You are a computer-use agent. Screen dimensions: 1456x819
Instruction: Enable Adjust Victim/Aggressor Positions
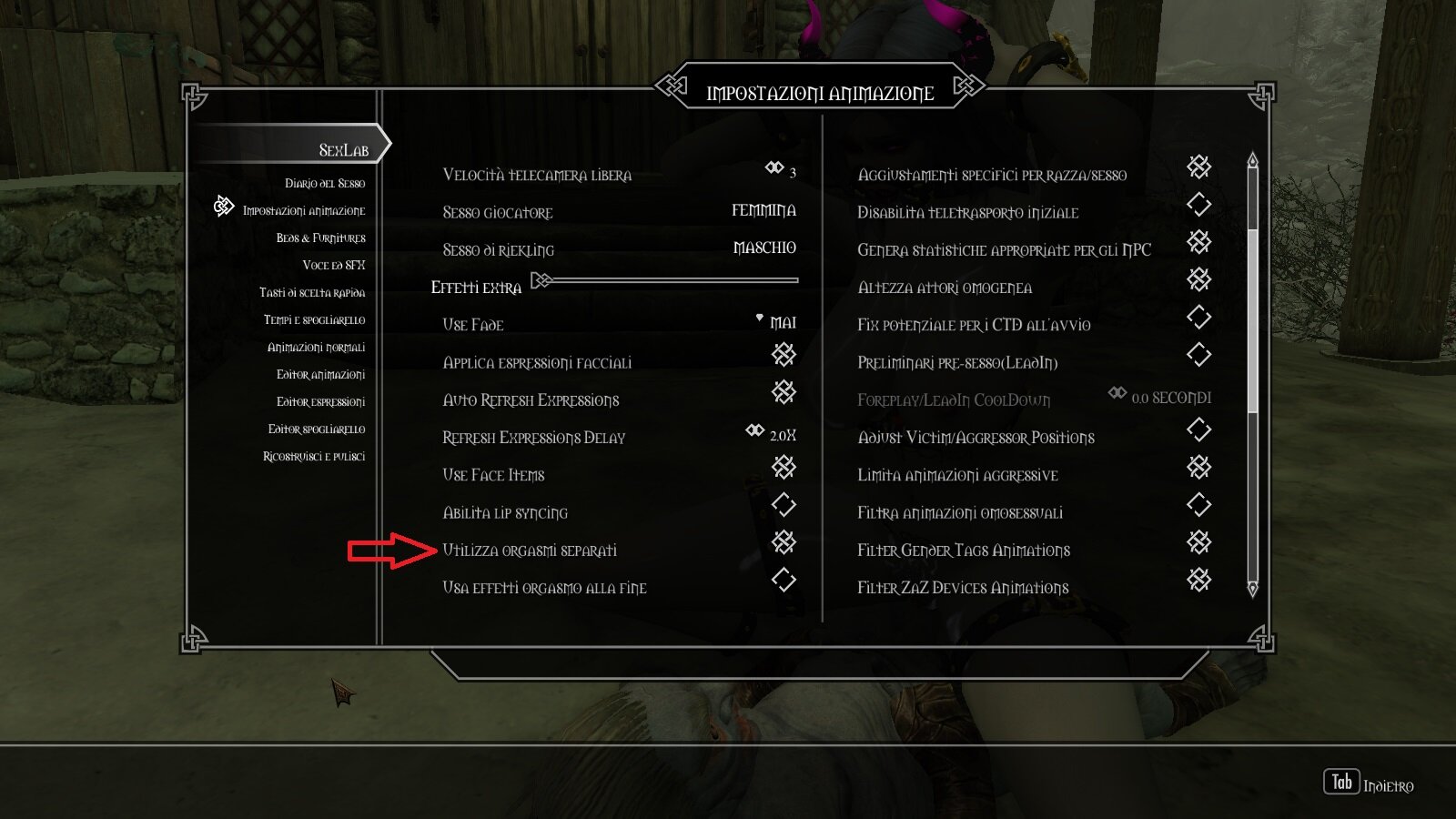pos(1199,430)
